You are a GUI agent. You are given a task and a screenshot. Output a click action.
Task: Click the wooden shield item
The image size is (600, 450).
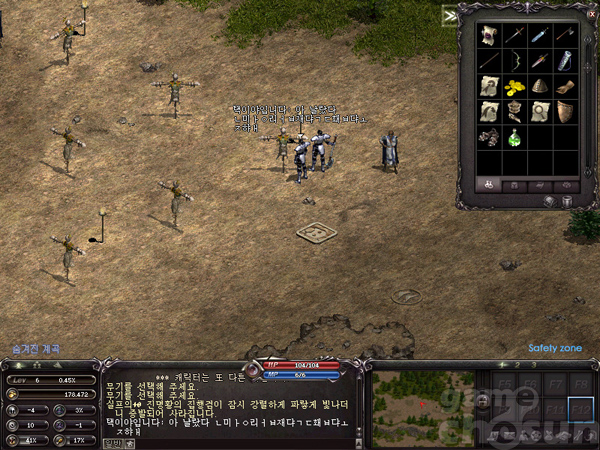coord(565,111)
